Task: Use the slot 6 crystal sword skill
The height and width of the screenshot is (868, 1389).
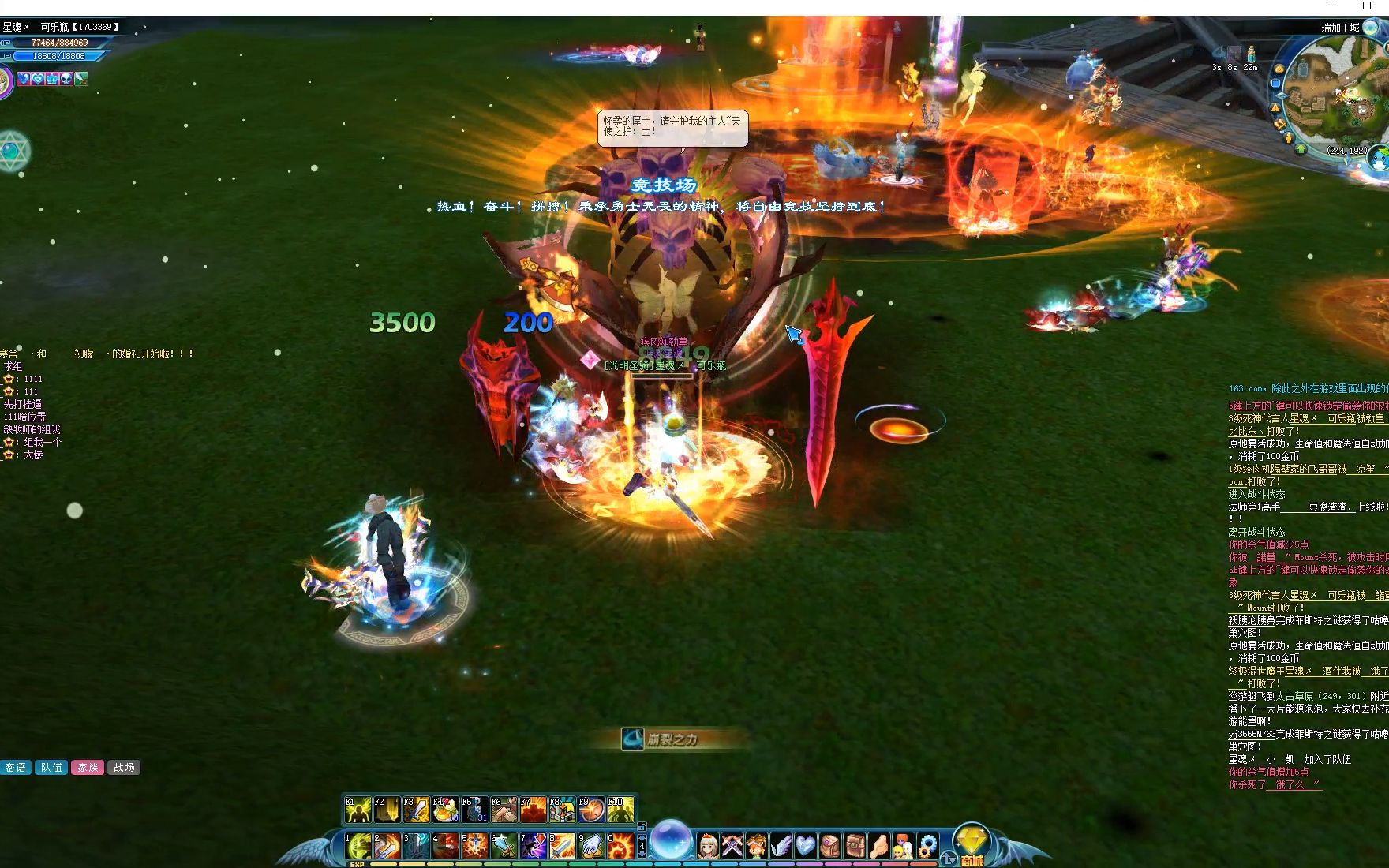Action: click(x=504, y=846)
